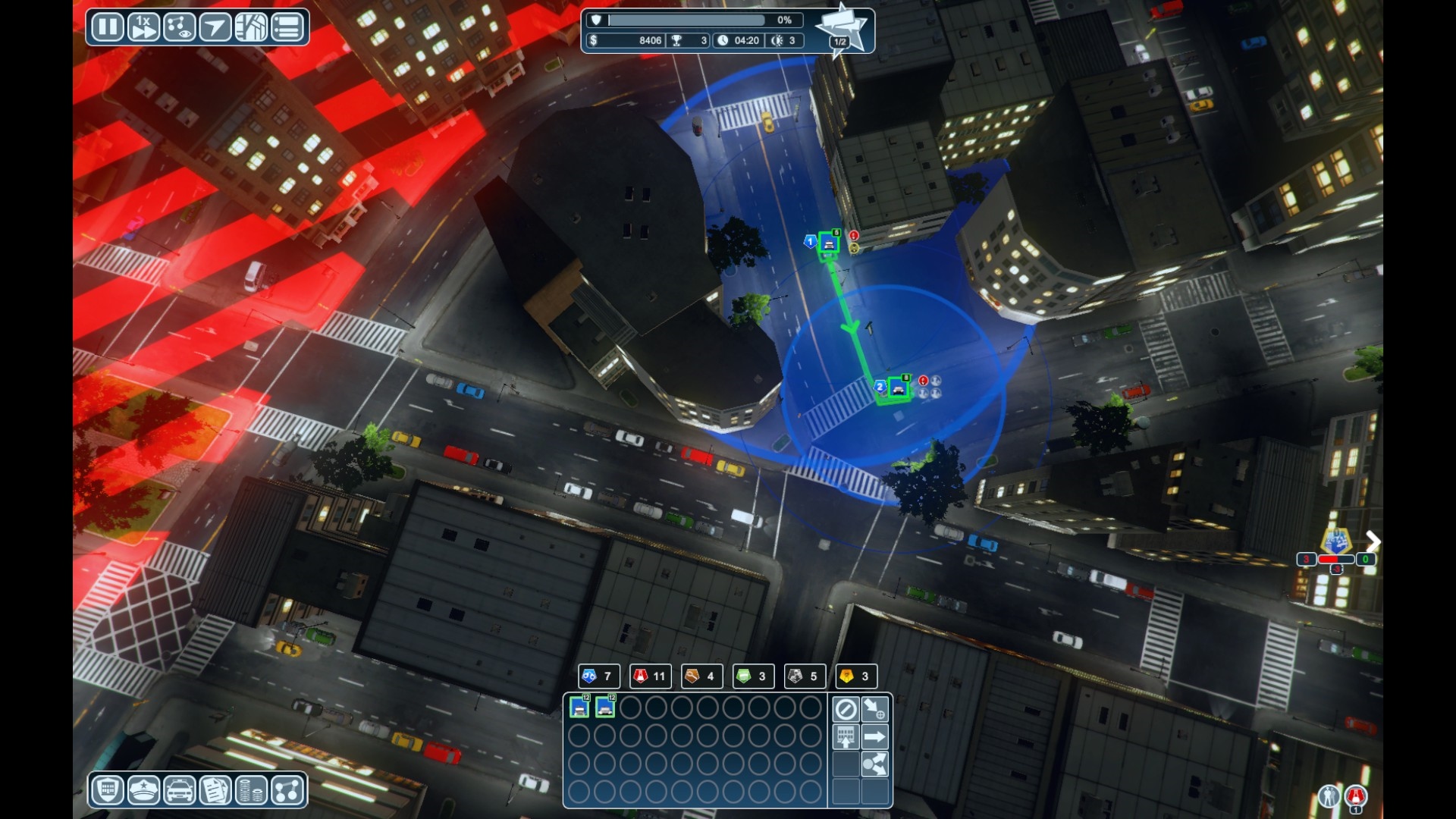This screenshot has width=1456, height=819.
Task: Send selected units back to station
Action: [846, 736]
